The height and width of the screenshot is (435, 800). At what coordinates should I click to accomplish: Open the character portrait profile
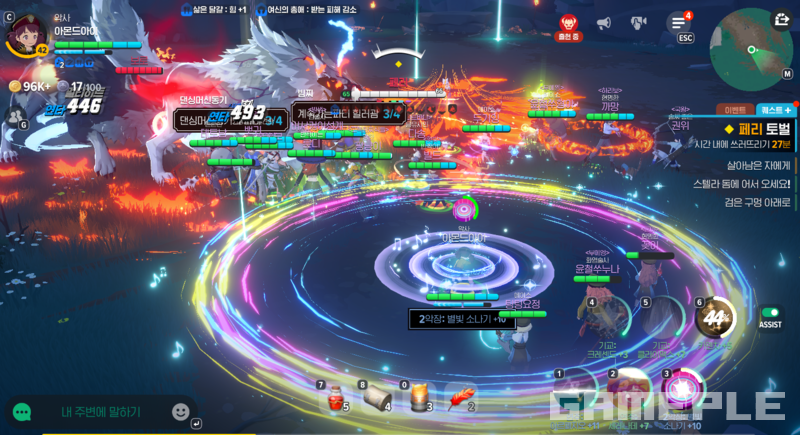click(23, 34)
